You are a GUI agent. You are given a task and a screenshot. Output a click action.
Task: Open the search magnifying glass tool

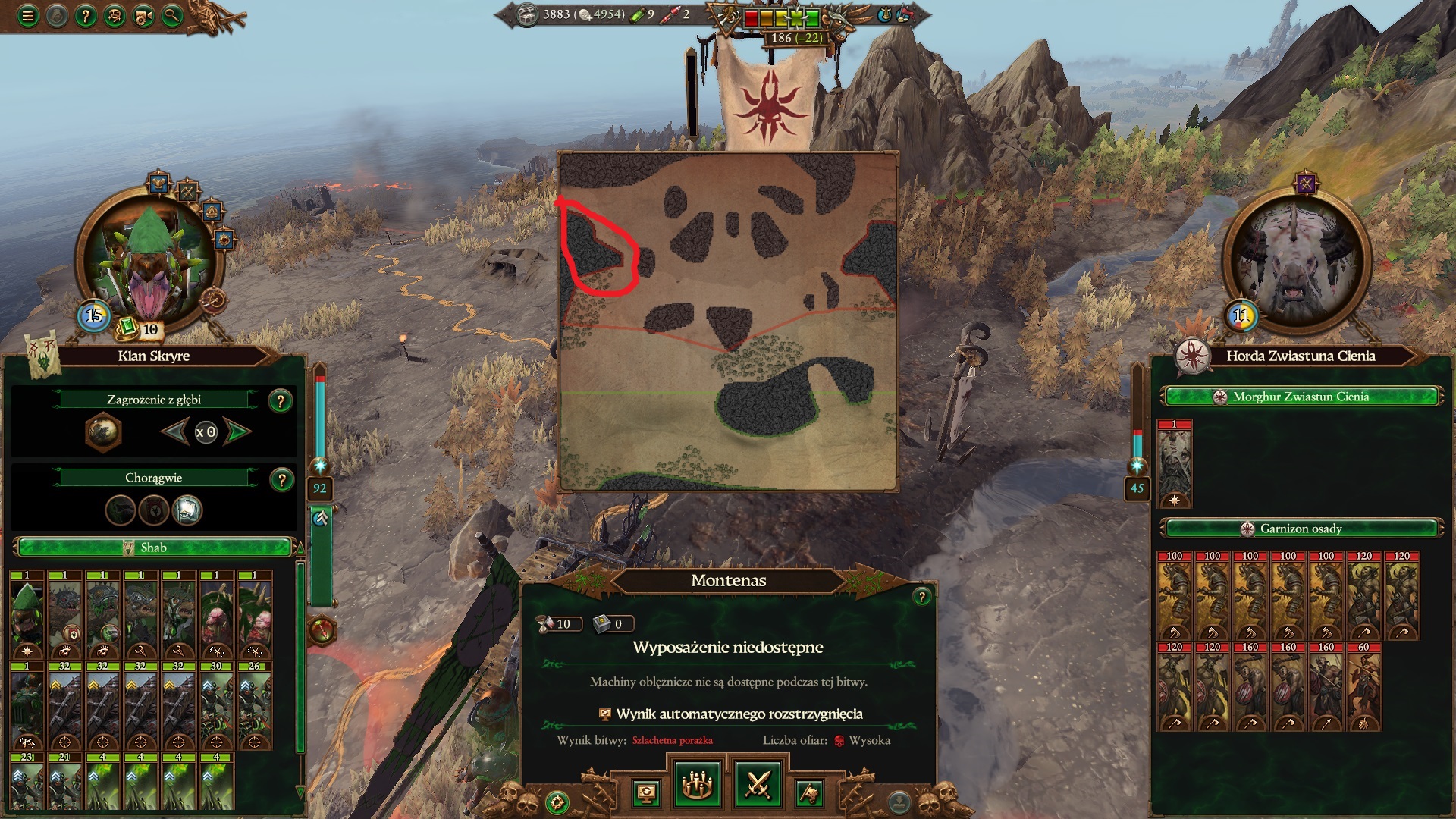[171, 15]
